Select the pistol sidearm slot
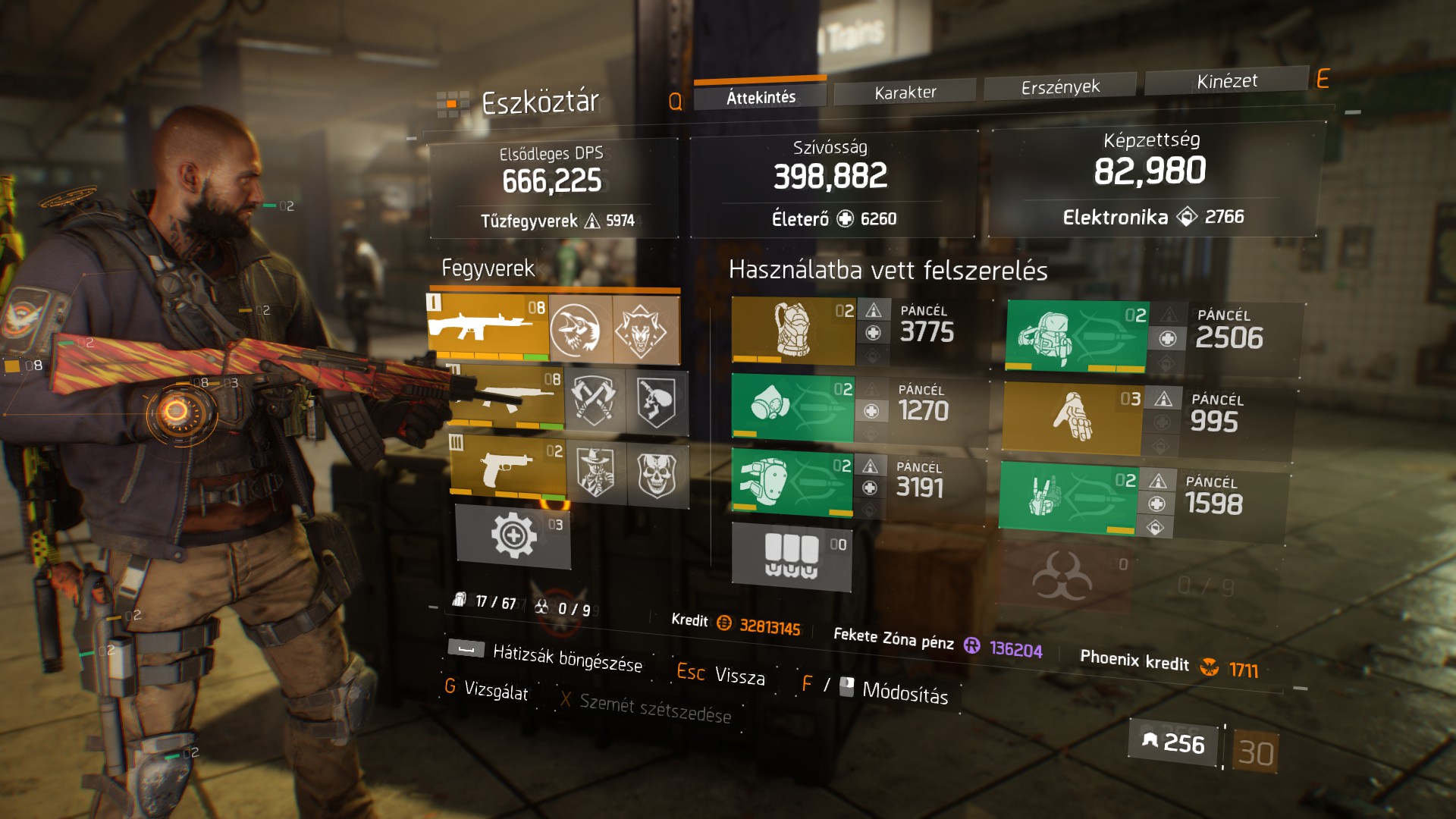This screenshot has width=1456, height=819. click(x=508, y=468)
